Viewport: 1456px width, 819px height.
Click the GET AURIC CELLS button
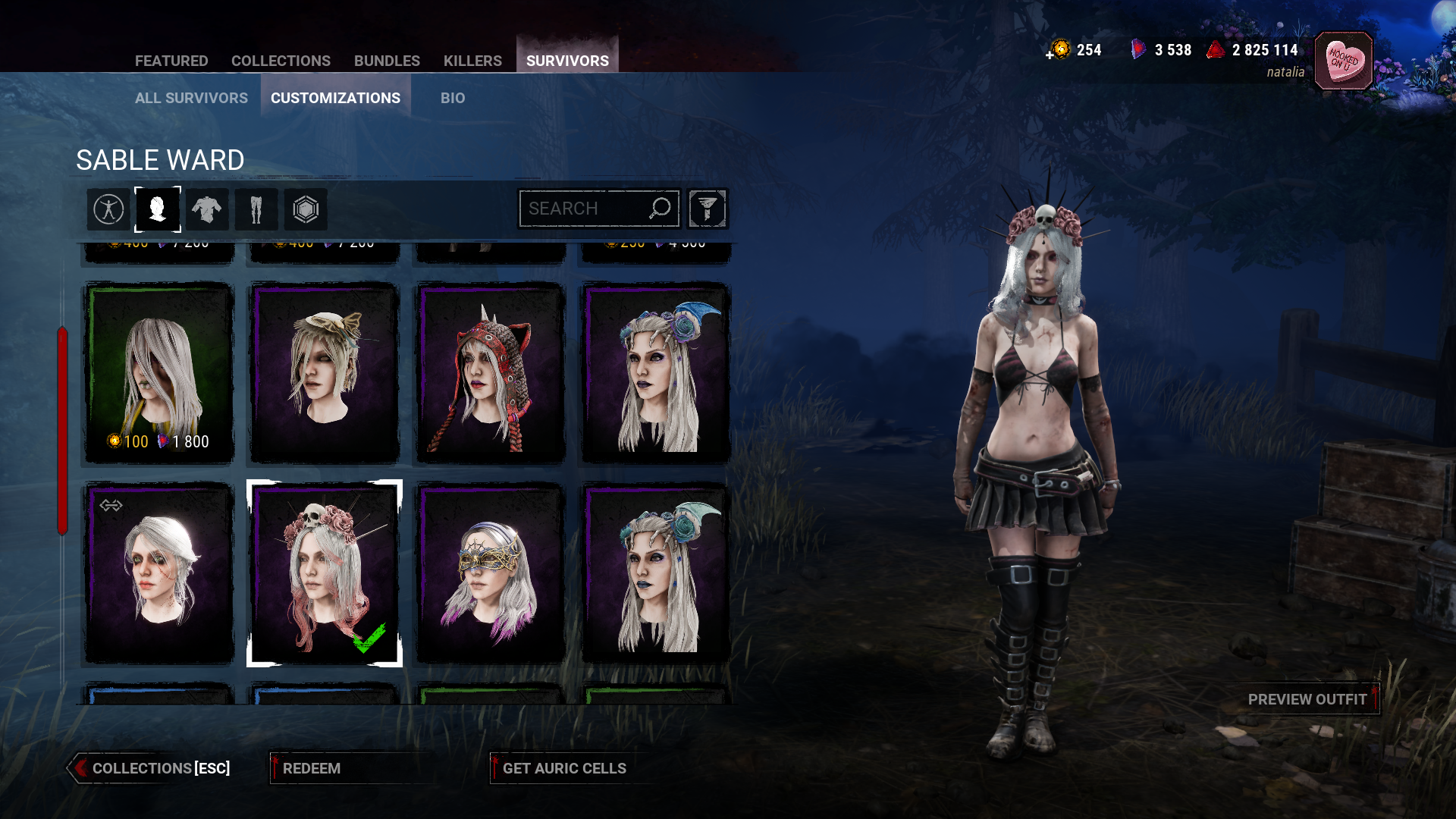[564, 768]
